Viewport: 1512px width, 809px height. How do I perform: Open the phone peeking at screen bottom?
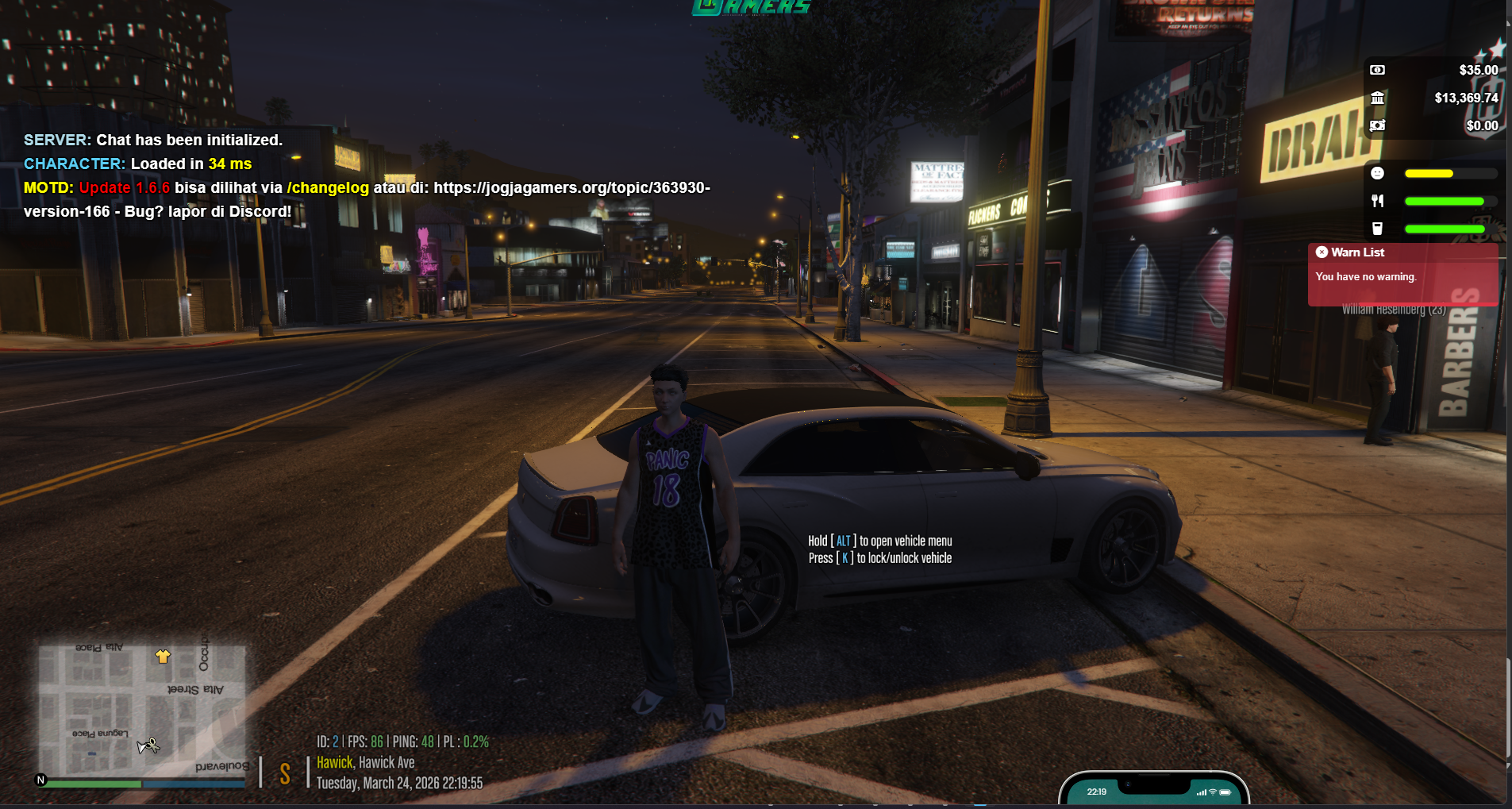(x=1153, y=790)
